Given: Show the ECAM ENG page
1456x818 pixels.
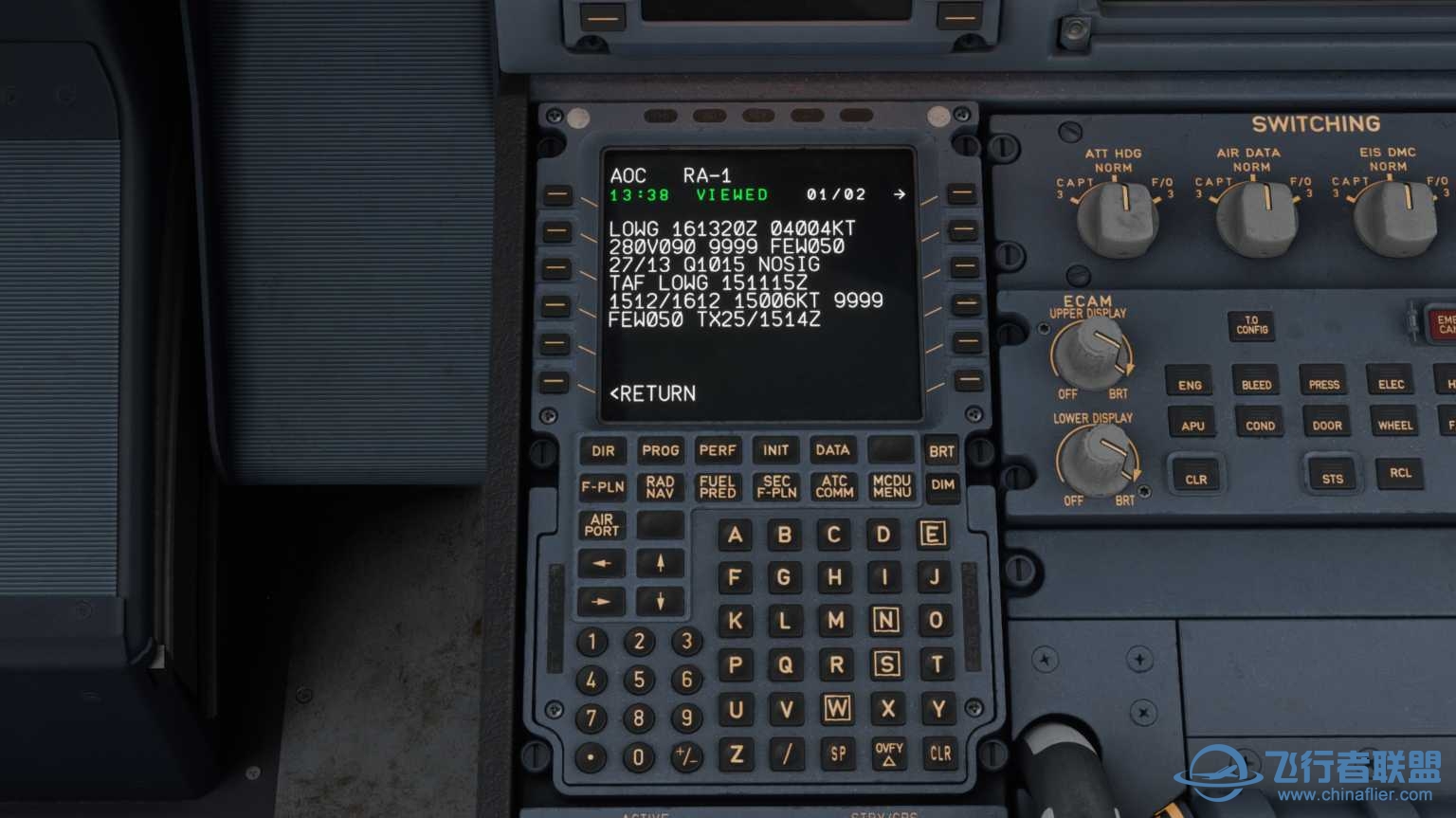Looking at the screenshot, I should click(x=1190, y=385).
